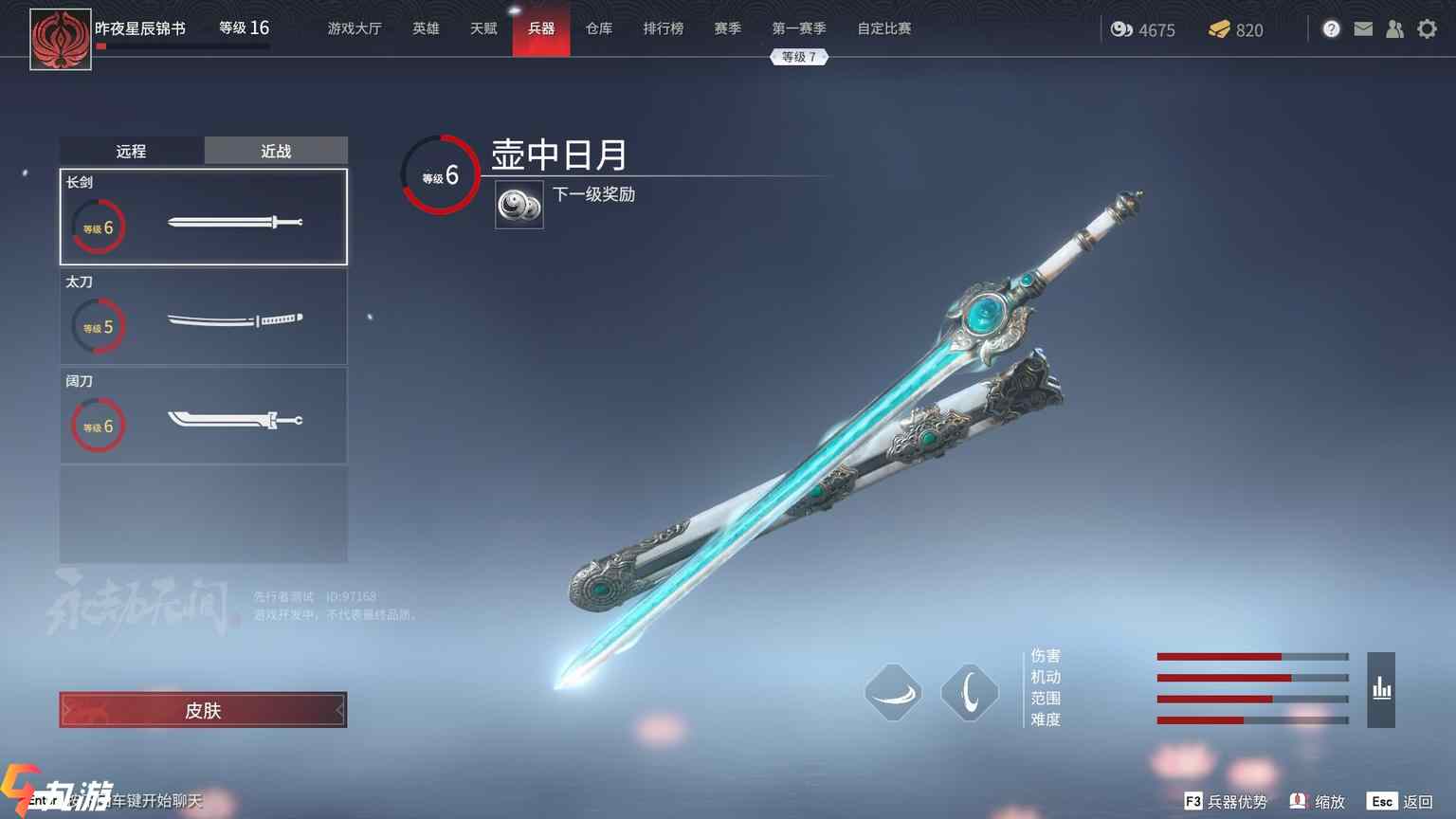Select the 近战 melee weapons category
This screenshot has width=1456, height=819.
coord(276,151)
